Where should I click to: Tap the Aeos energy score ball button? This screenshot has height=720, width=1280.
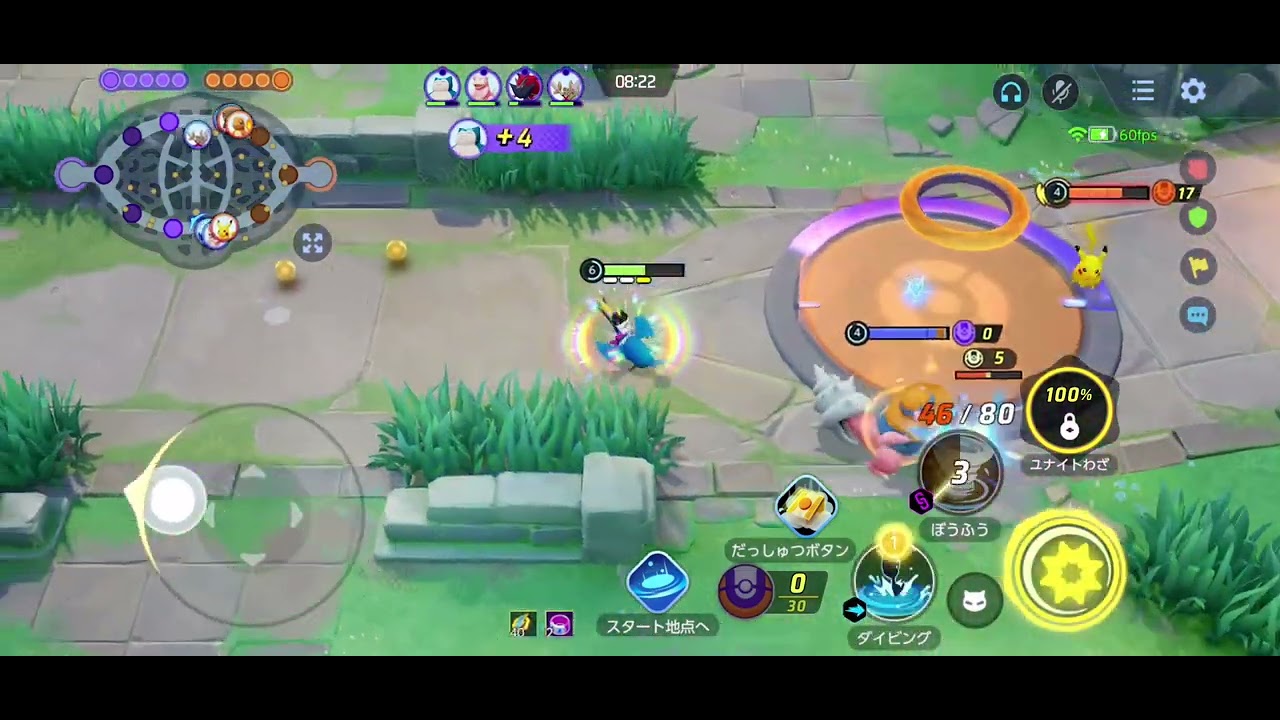click(746, 592)
